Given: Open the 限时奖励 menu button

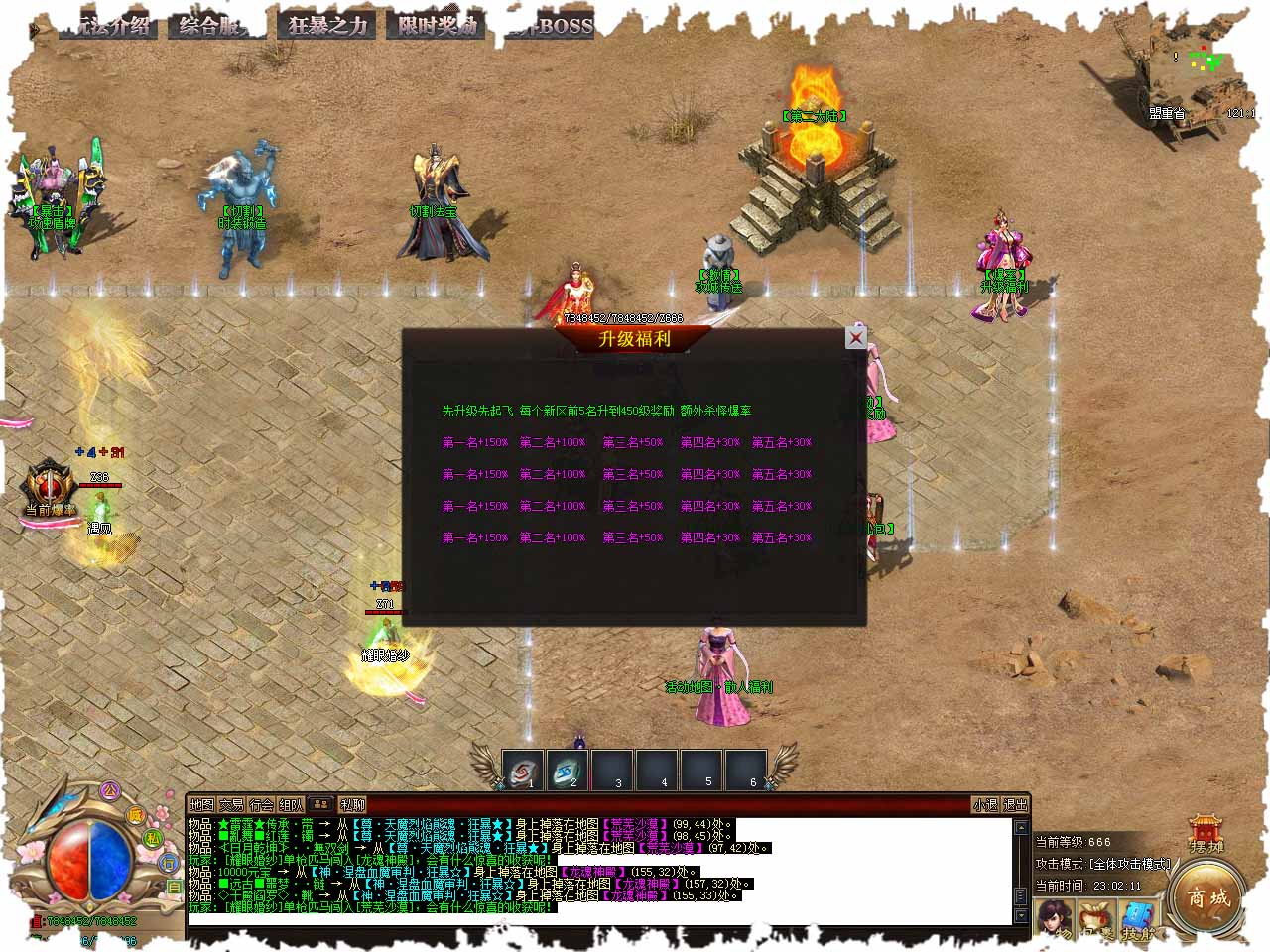Looking at the screenshot, I should [437, 26].
